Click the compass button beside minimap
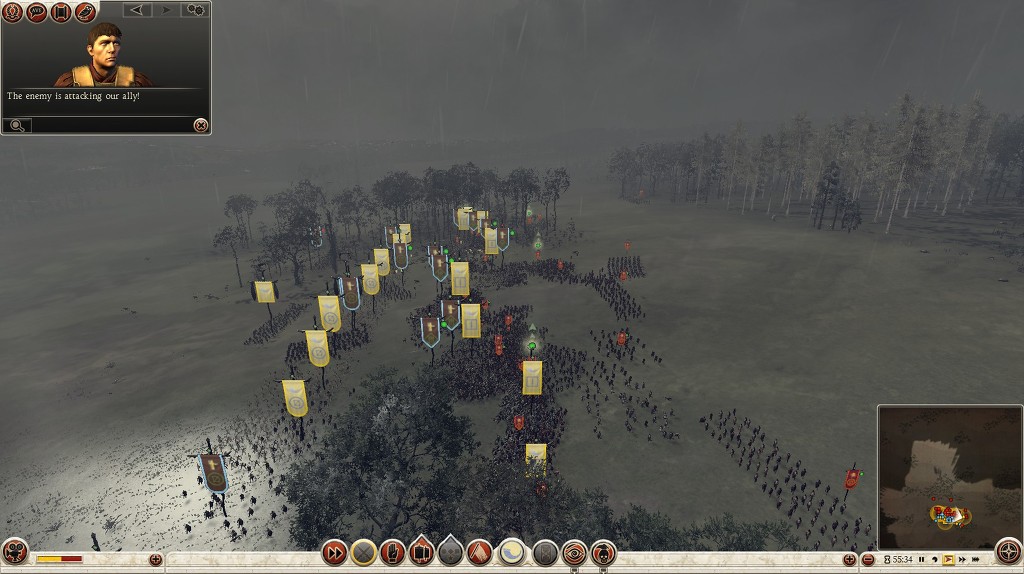Screen dimensions: 1024x574 (1008, 552)
